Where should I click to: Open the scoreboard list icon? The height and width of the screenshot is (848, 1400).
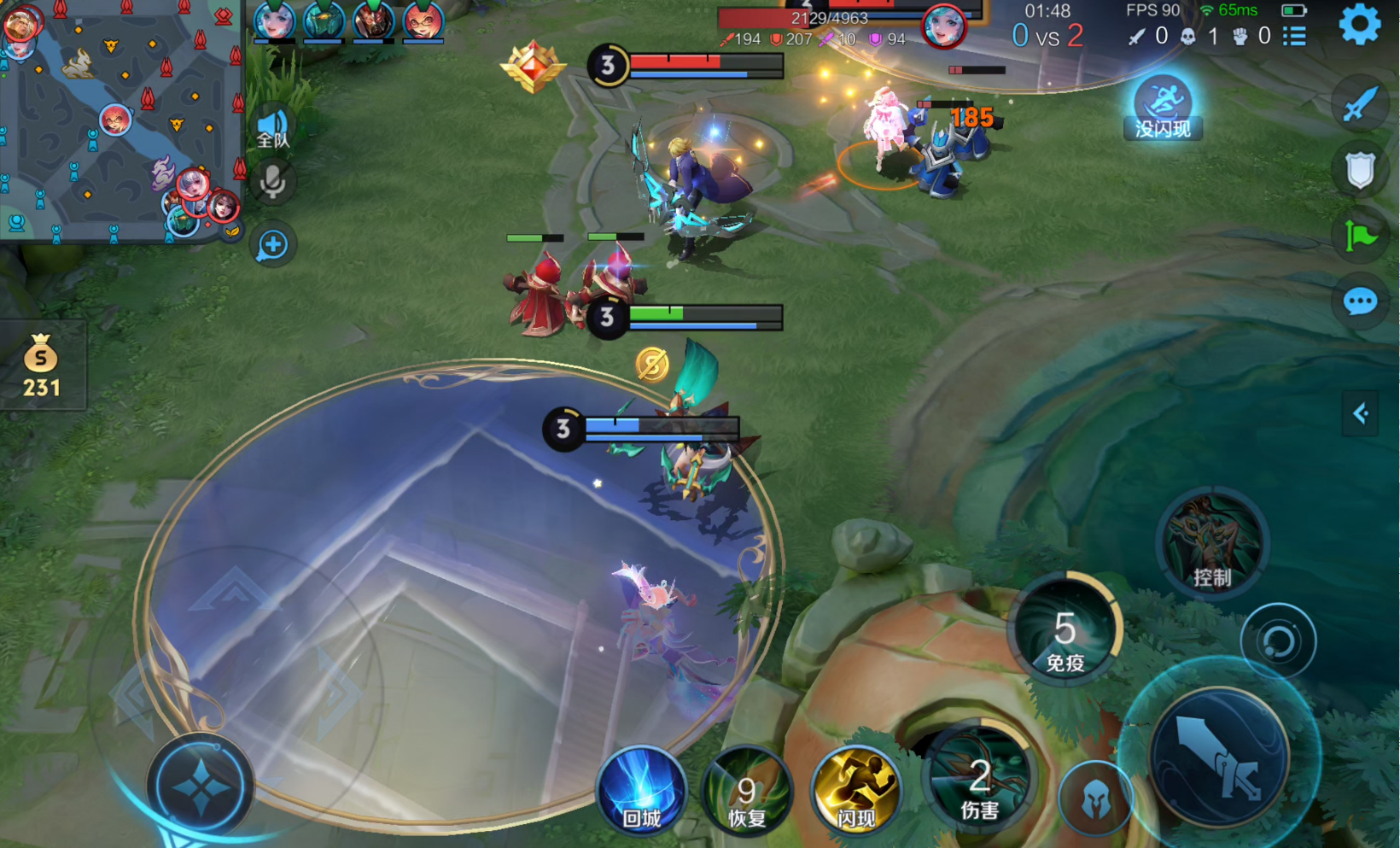[1294, 36]
